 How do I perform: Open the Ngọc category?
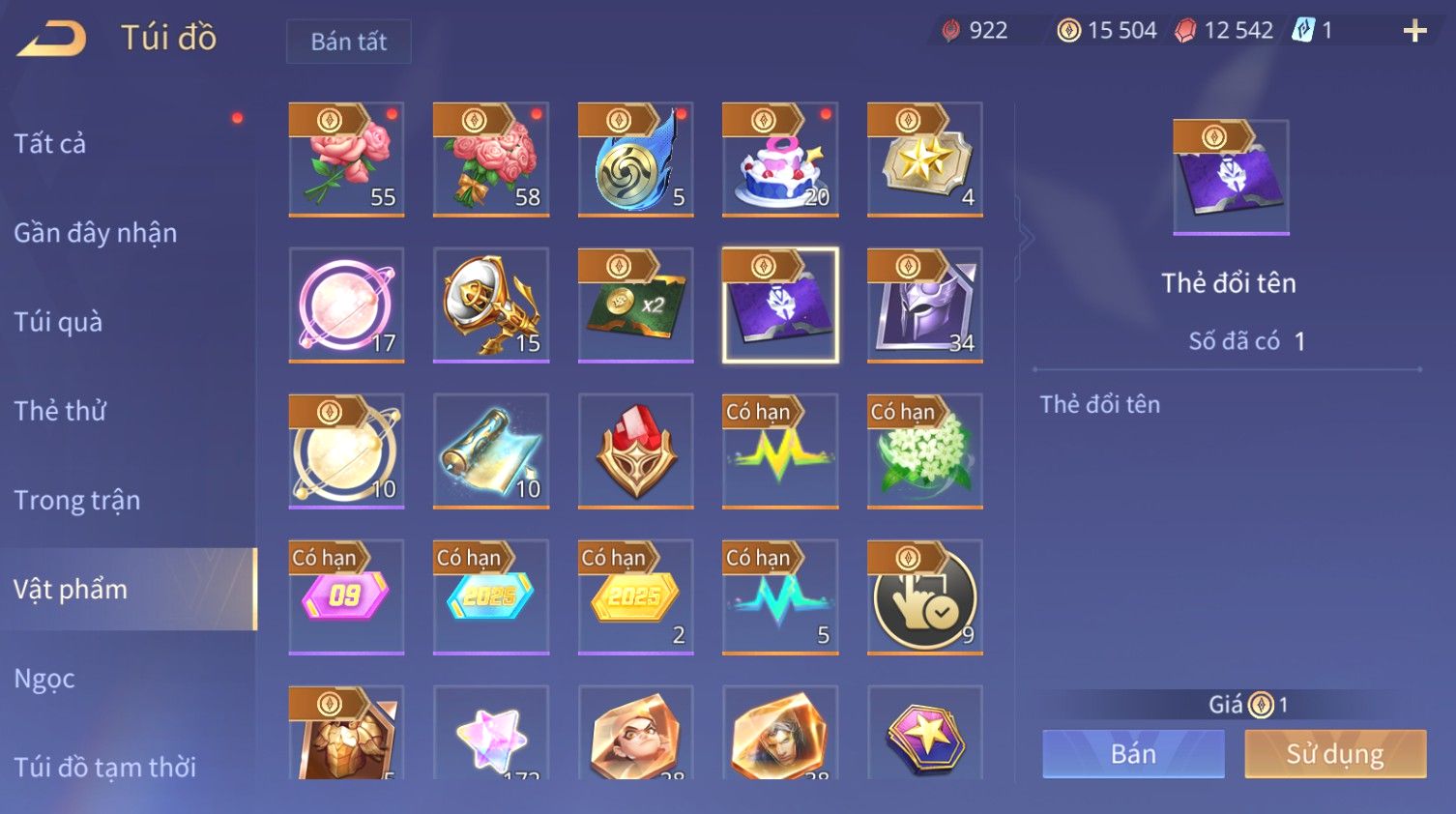pos(44,679)
